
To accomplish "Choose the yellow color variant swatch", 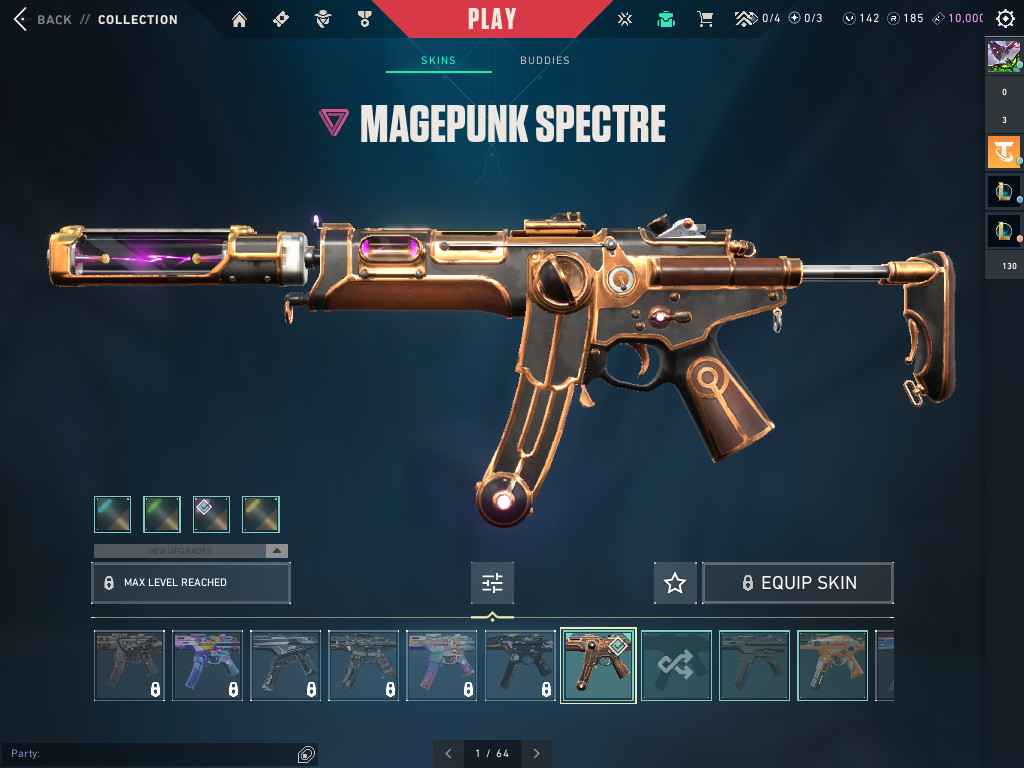I will point(260,514).
